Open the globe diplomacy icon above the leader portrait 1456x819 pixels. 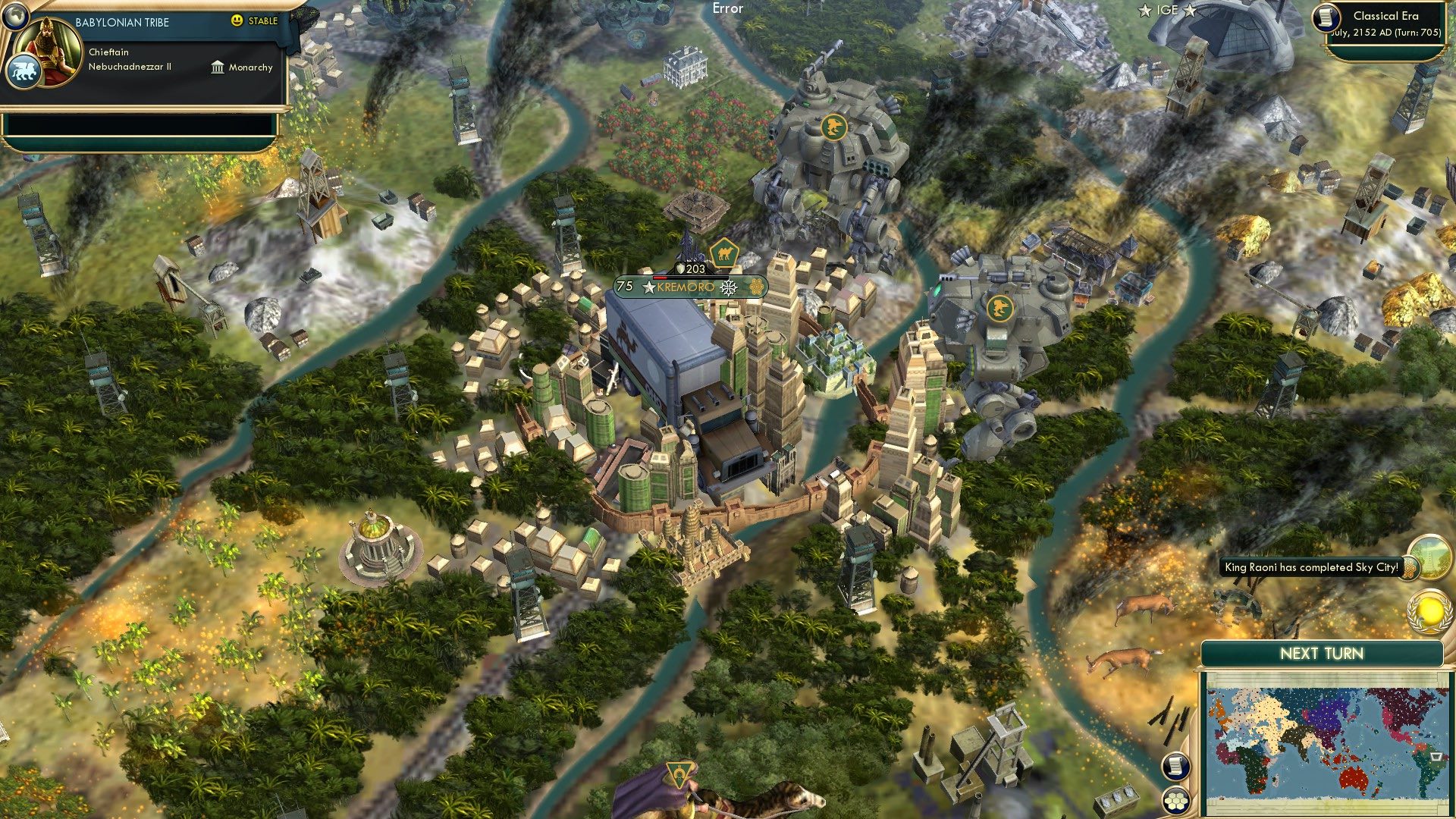click(15, 17)
